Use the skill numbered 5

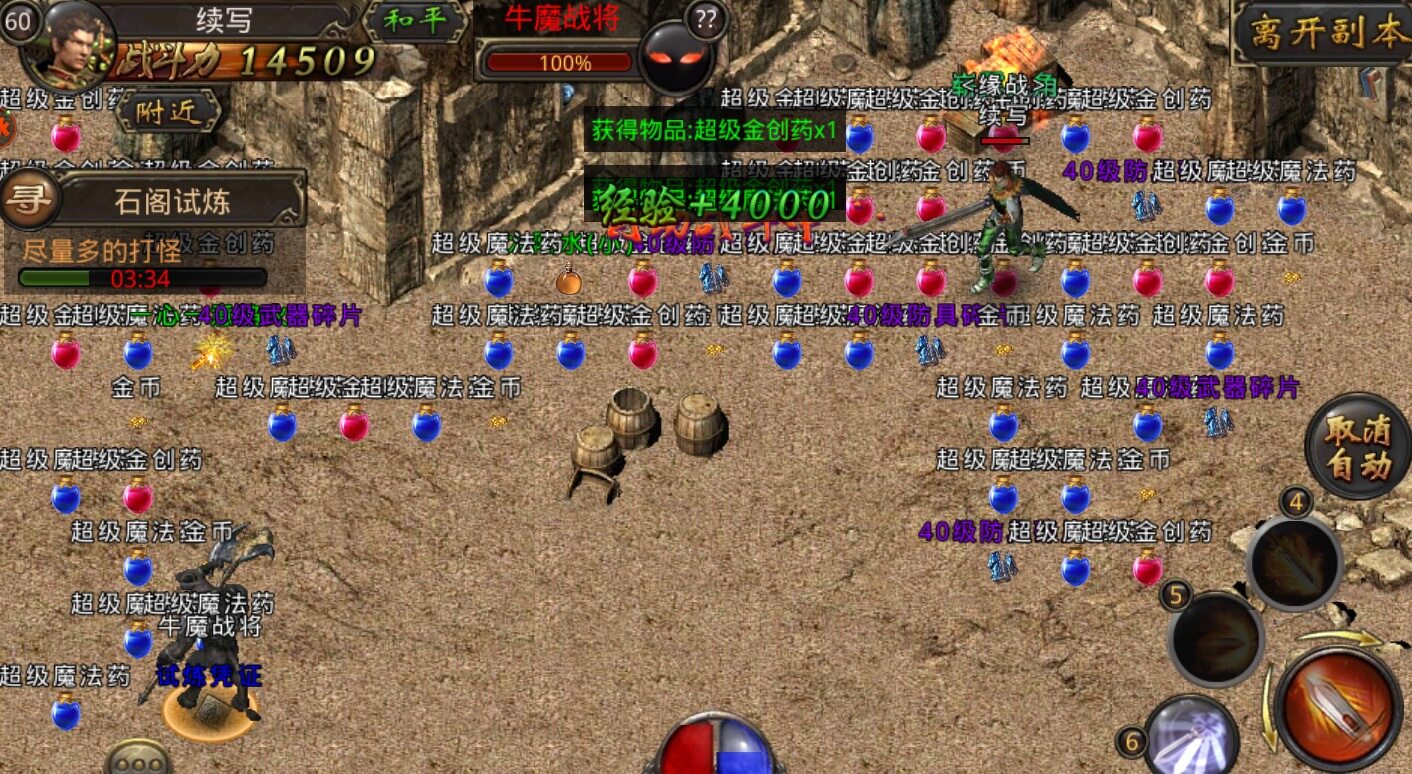click(x=1217, y=639)
